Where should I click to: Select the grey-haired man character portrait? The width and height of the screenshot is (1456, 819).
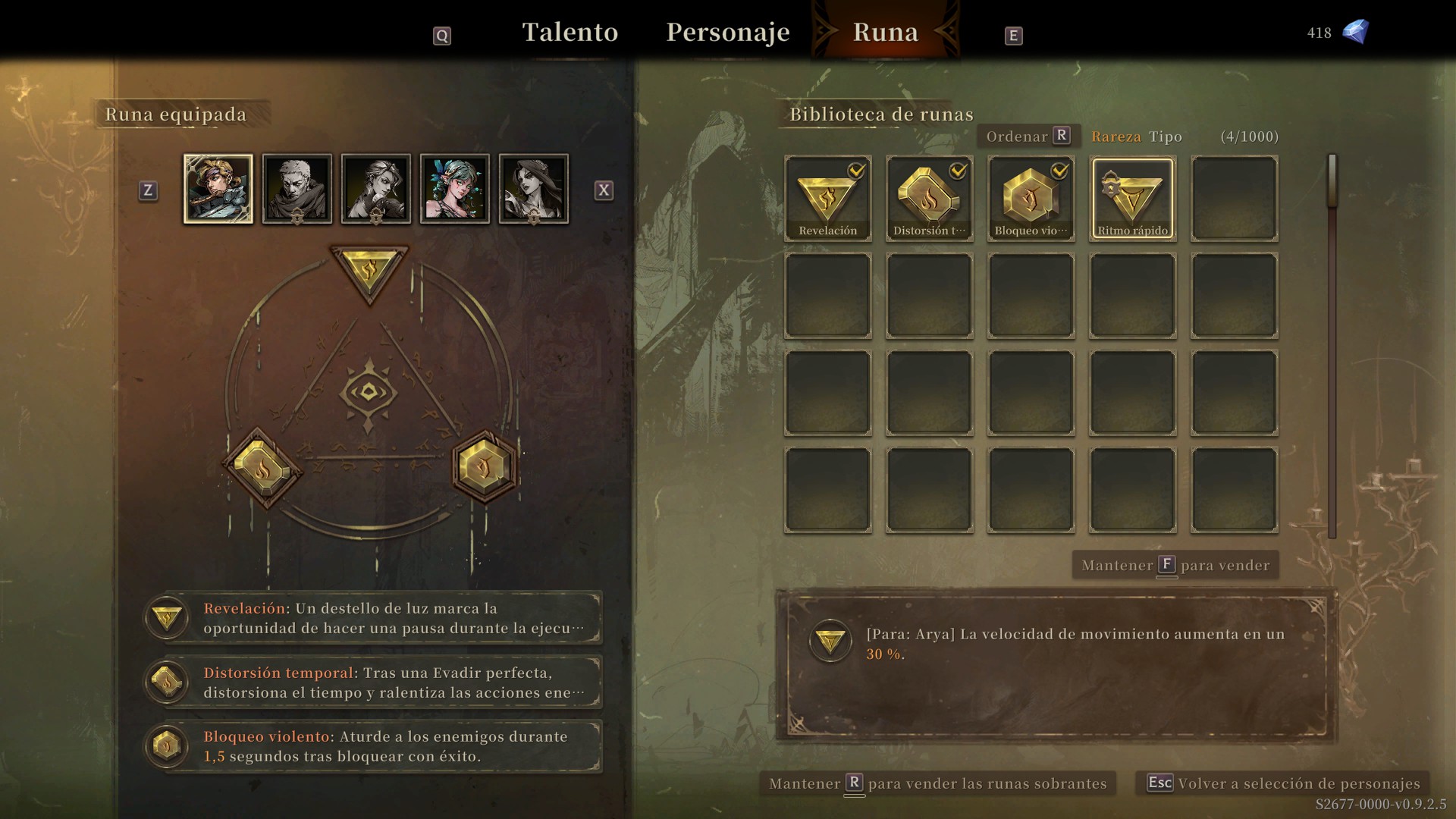pos(297,189)
